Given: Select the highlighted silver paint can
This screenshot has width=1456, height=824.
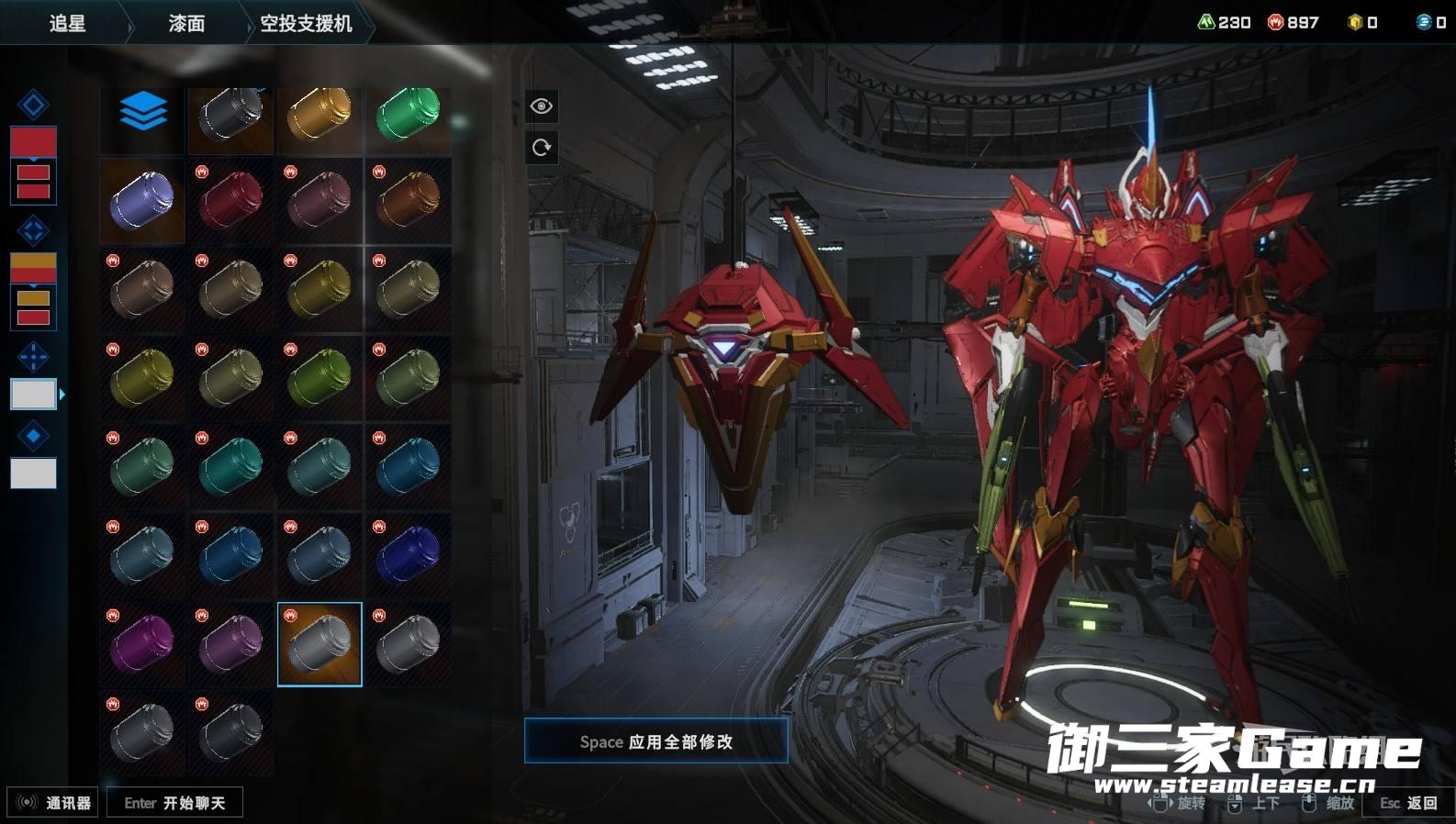Looking at the screenshot, I should pyautogui.click(x=319, y=643).
